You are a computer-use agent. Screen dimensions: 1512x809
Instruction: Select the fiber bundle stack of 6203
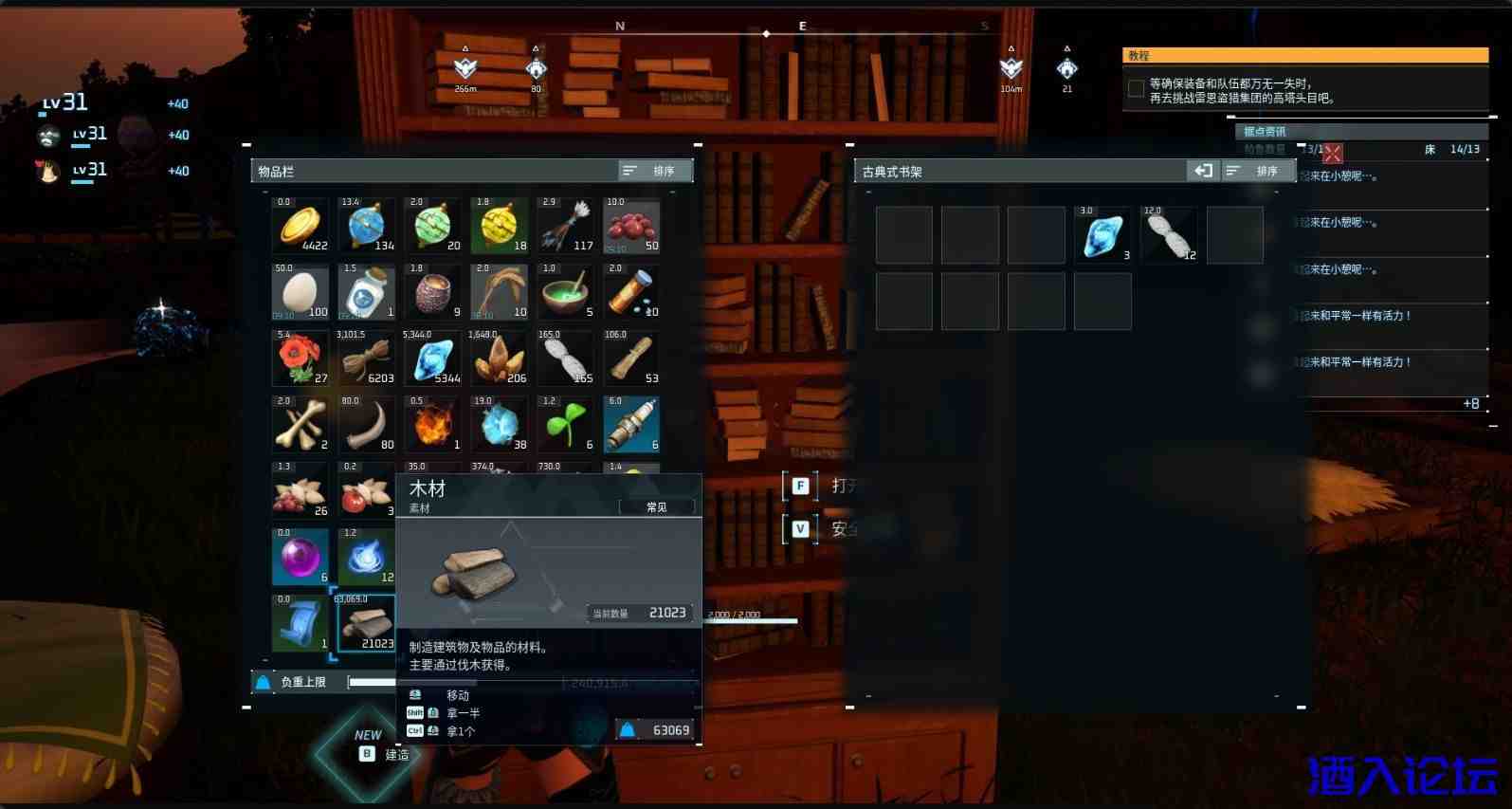pos(367,359)
